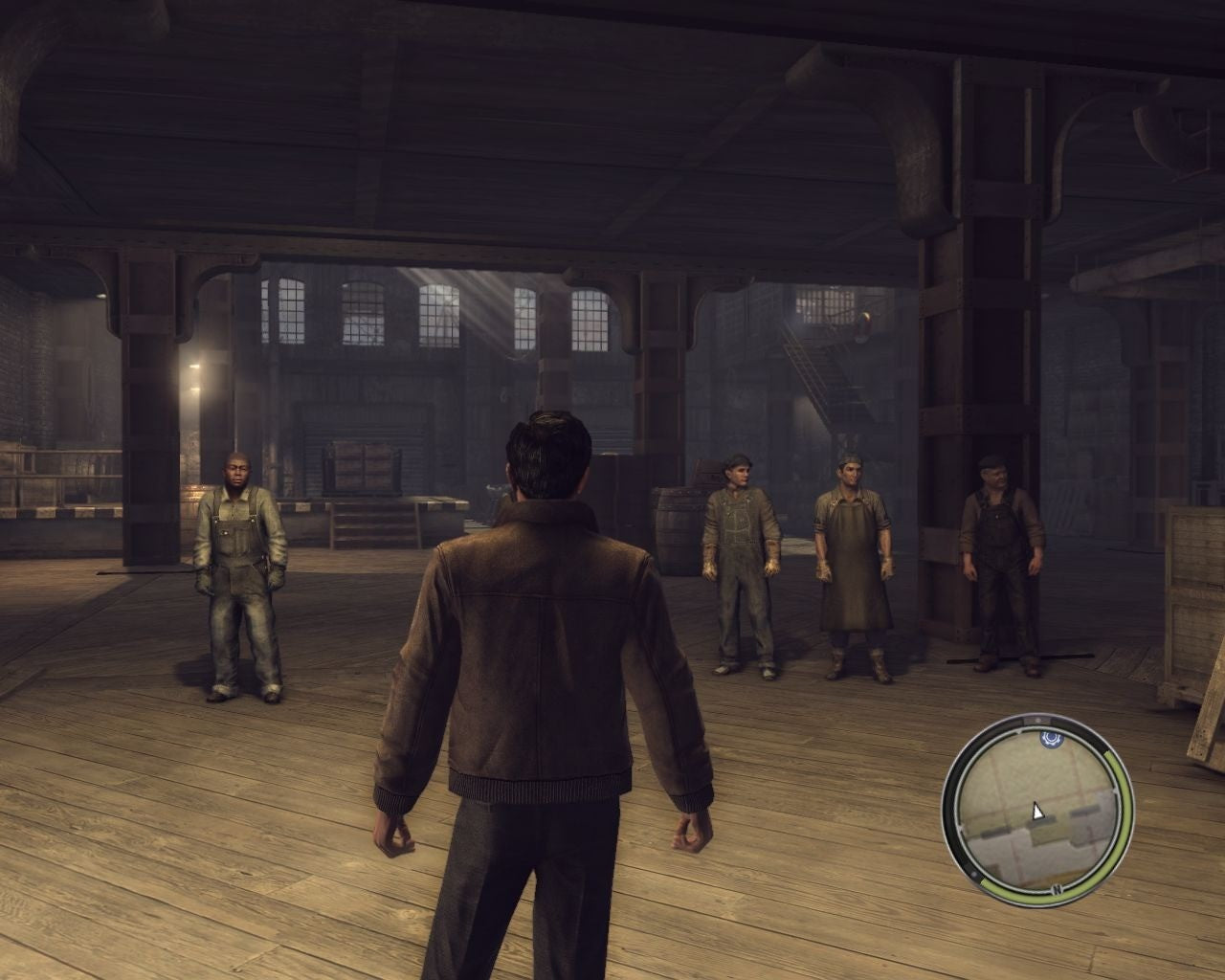Click the small waypoint dot atop the minimap ring

click(1036, 719)
